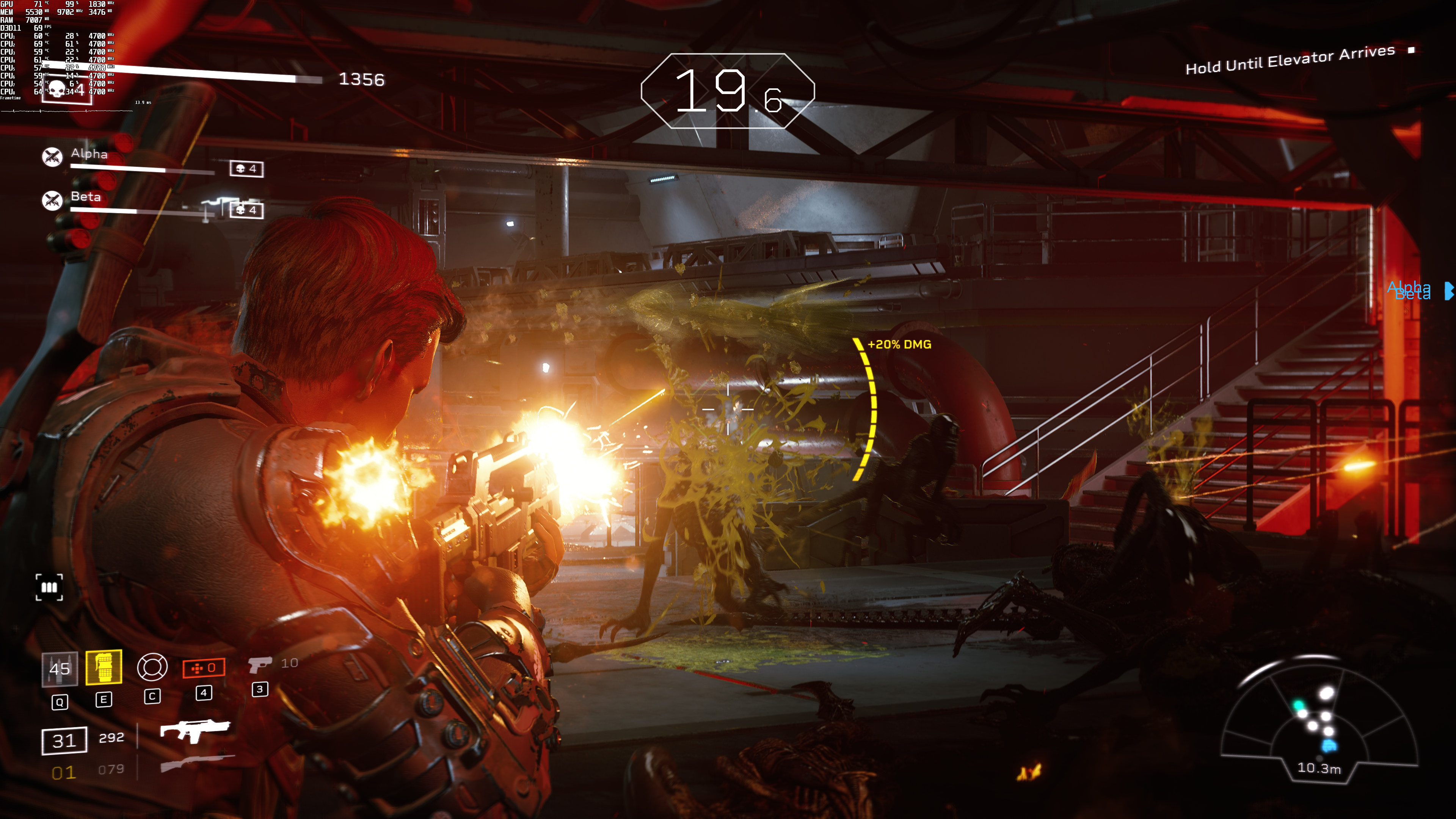Switch to the secondary shotgun weapon icon
The height and width of the screenshot is (819, 1456).
(197, 763)
